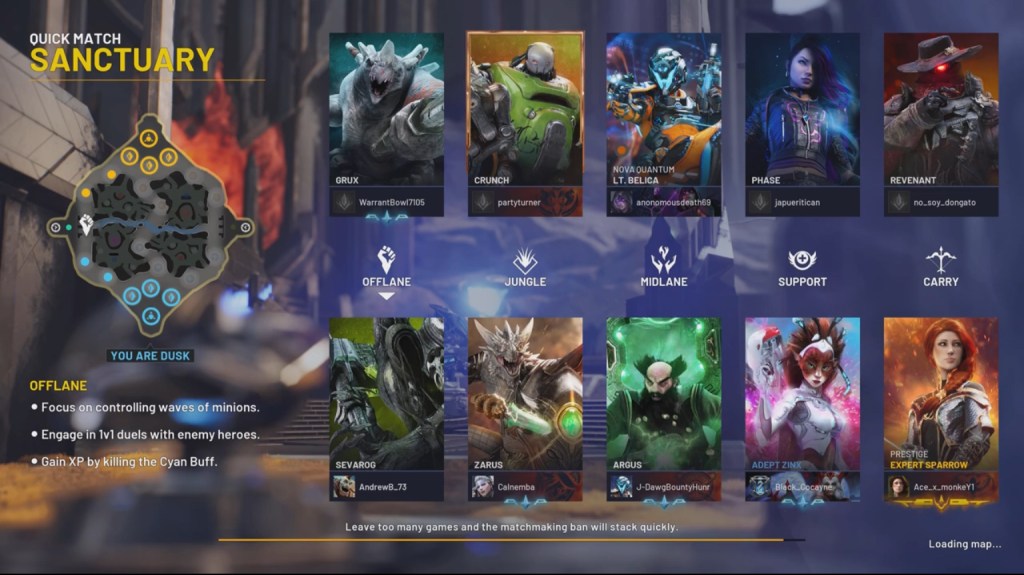Choose the Midlane role icon
Viewport: 1024px width, 575px height.
[x=663, y=262]
